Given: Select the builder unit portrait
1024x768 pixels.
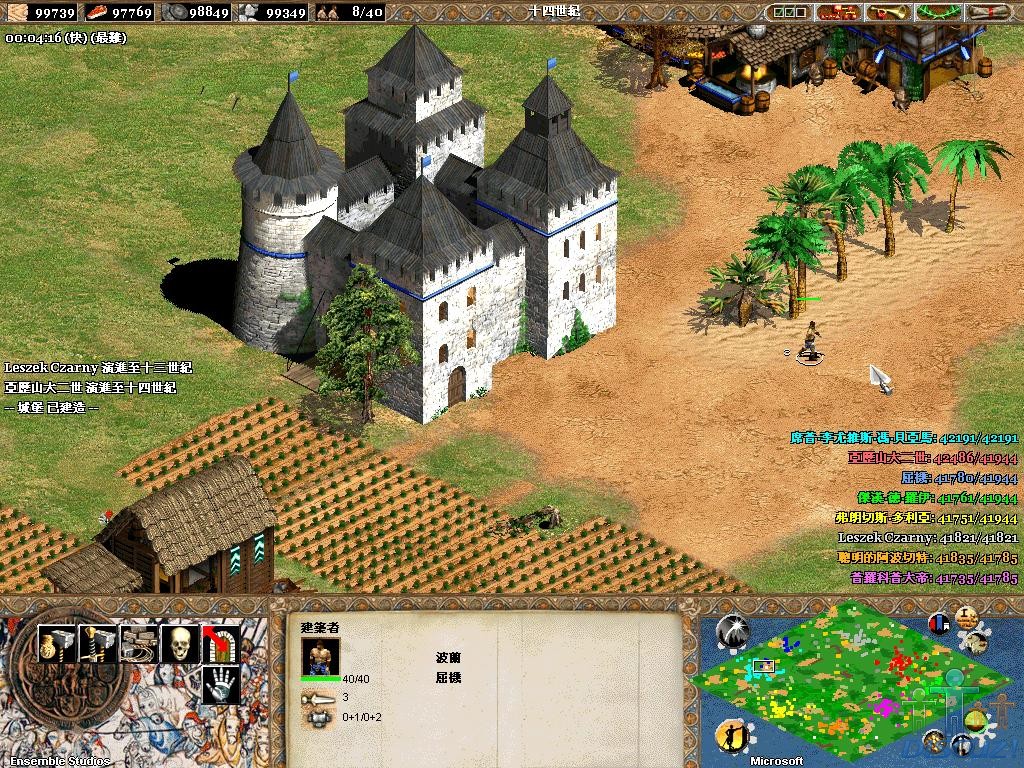Looking at the screenshot, I should 319,656.
